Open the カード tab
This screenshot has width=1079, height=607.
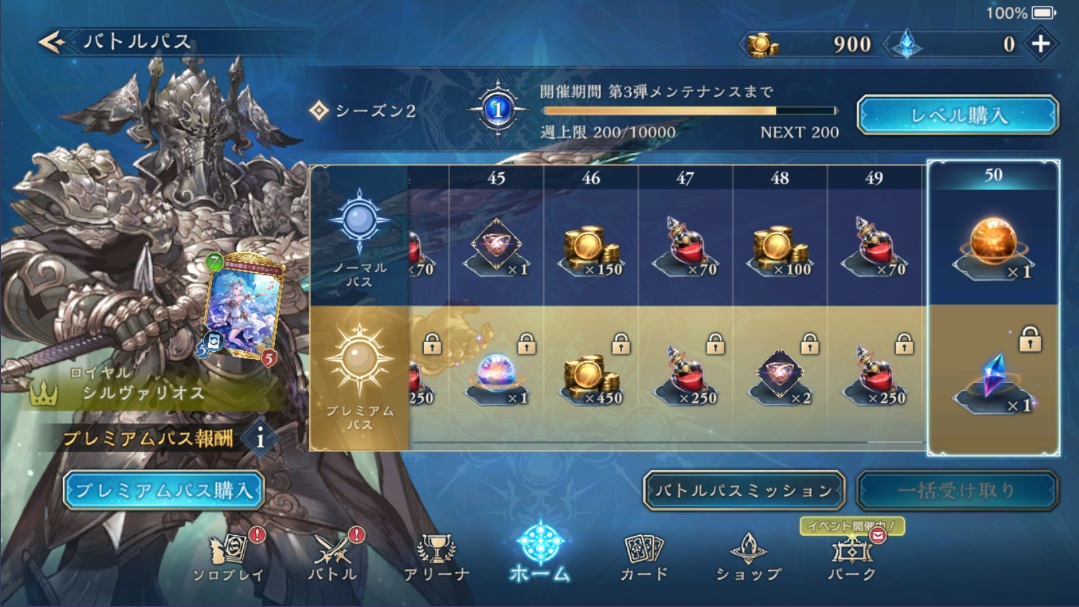(644, 557)
